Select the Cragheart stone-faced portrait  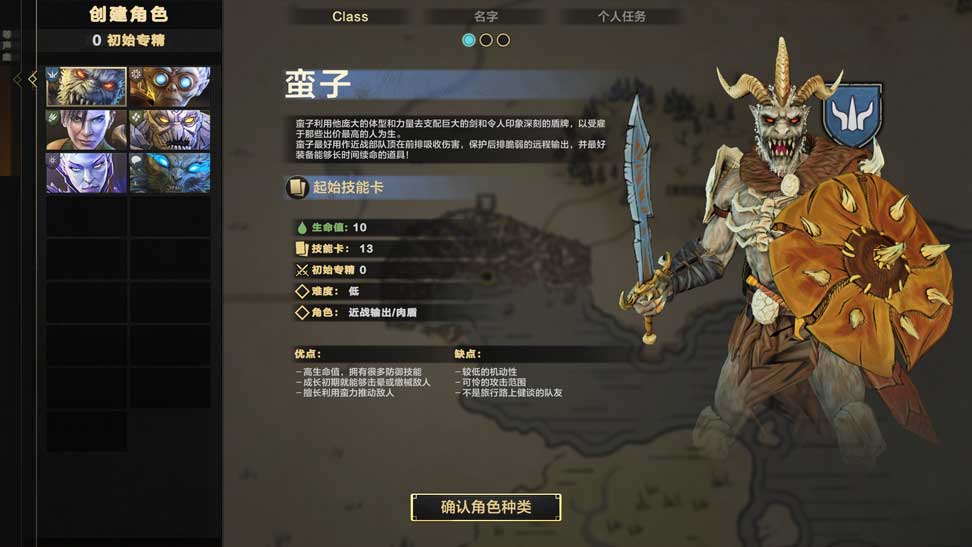(x=170, y=130)
